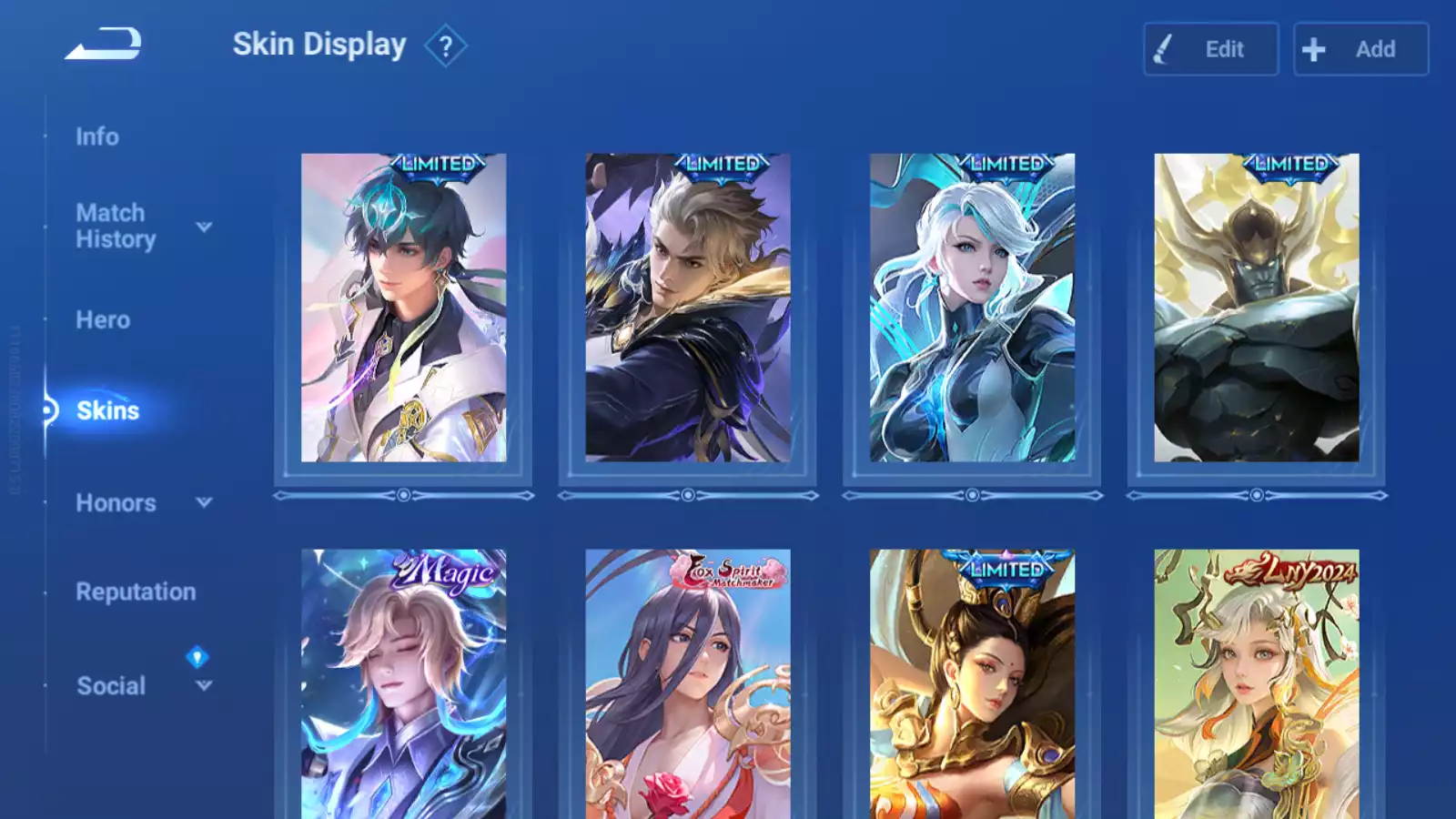The width and height of the screenshot is (1456, 819).
Task: View the LNY2024 skin card
Action: 1257,684
